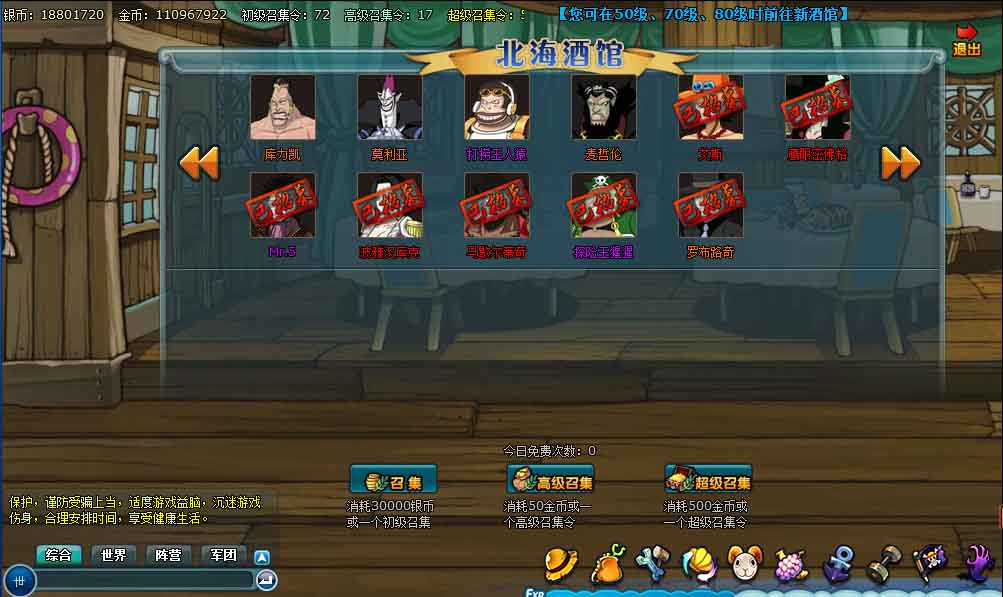Screen dimensions: 1003x597
Task: Open the orange coin pouch icon
Action: coord(607,565)
